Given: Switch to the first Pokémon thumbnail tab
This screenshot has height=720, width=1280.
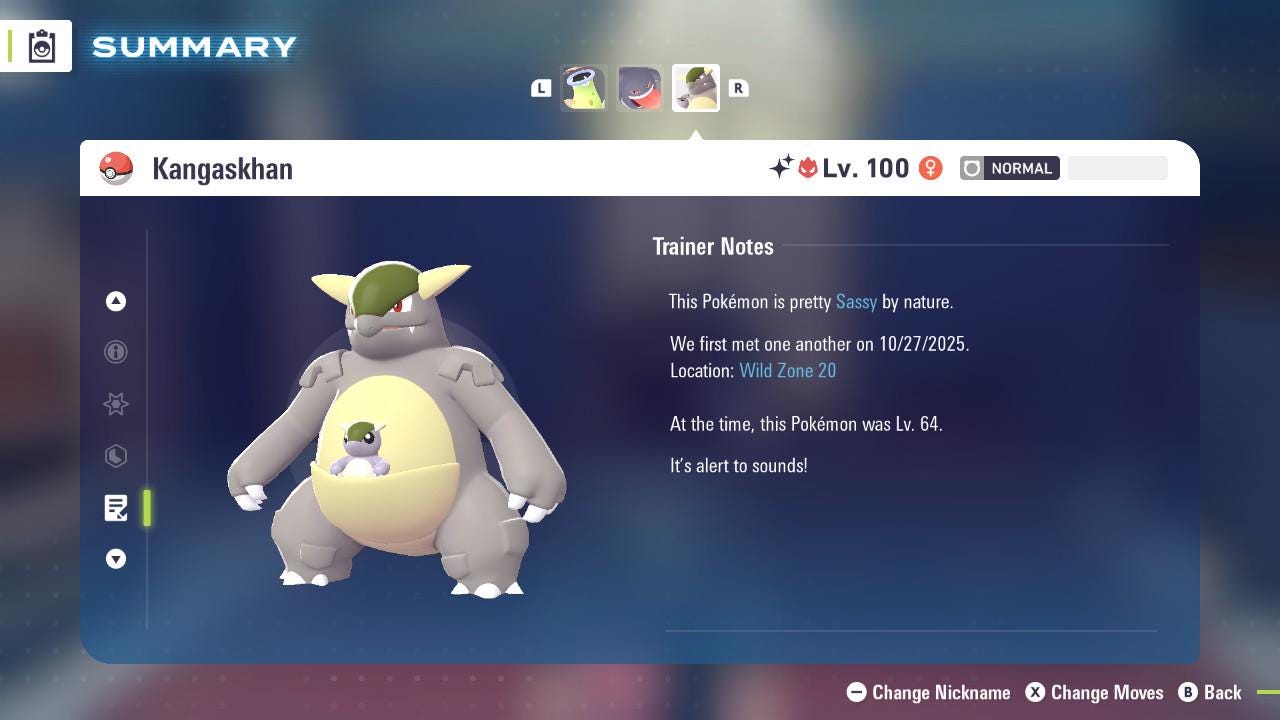Looking at the screenshot, I should pyautogui.click(x=583, y=87).
